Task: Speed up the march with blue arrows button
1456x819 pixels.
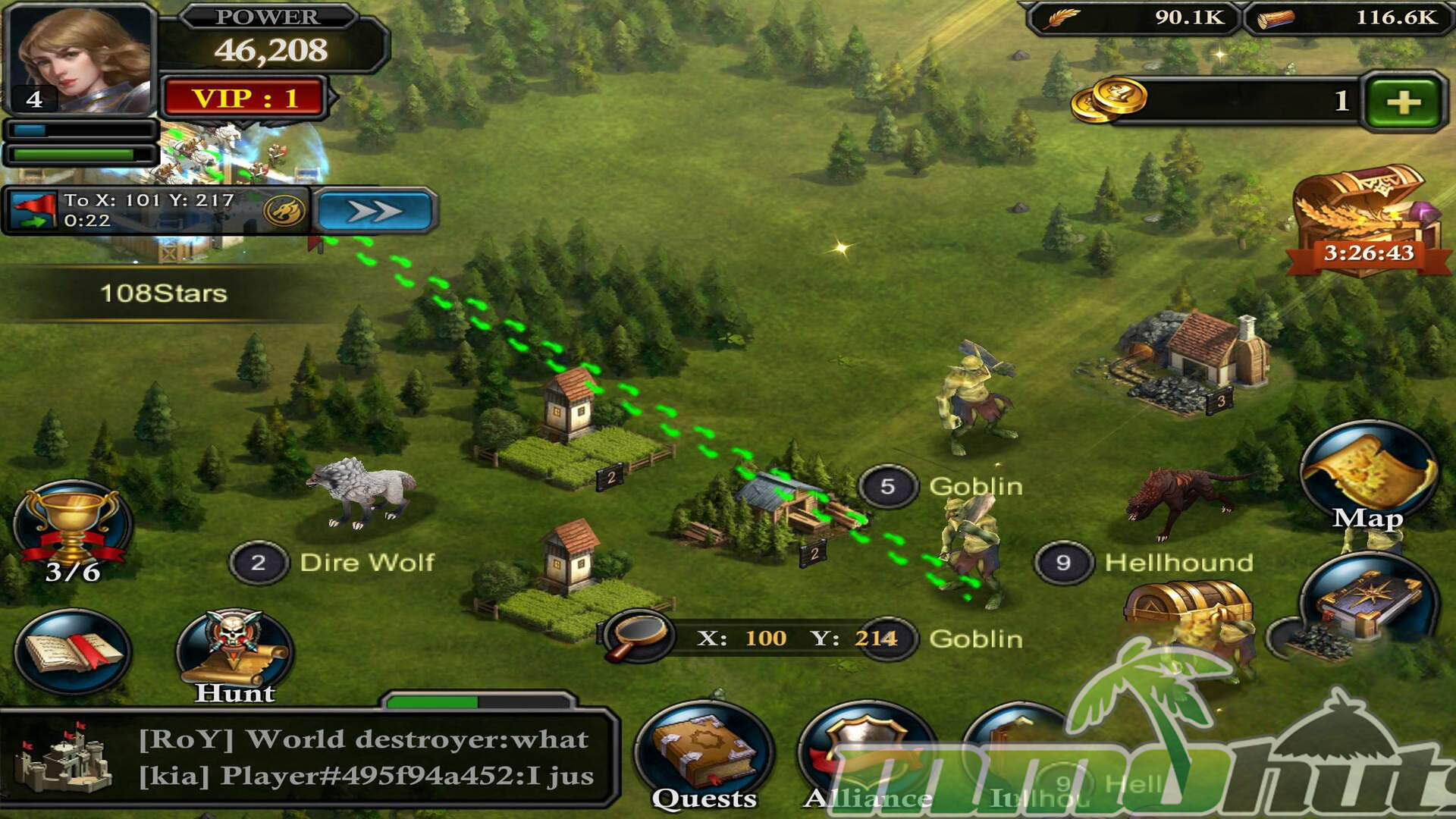Action: tap(375, 211)
